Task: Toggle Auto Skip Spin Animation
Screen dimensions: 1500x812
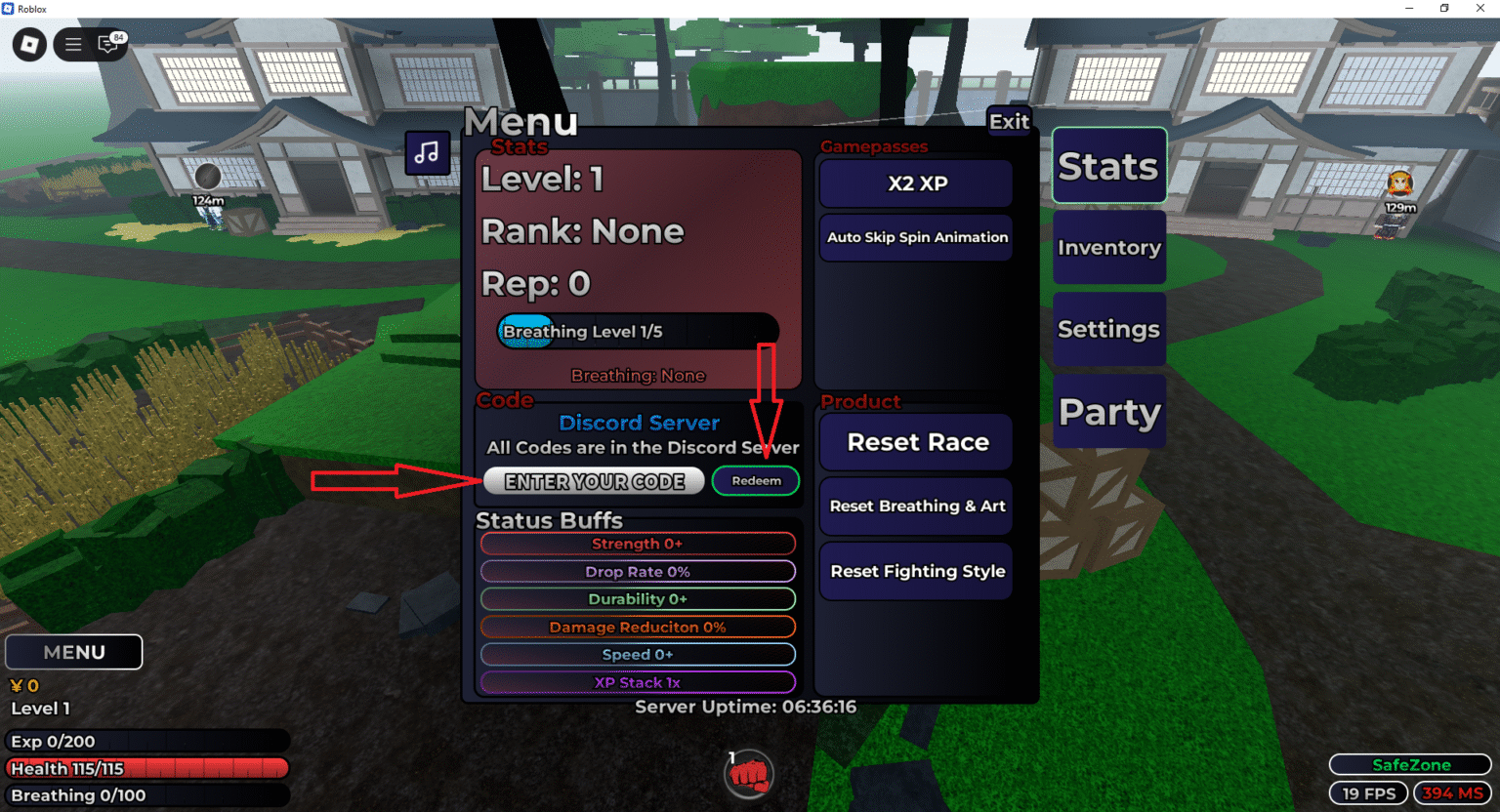Action: [x=915, y=237]
